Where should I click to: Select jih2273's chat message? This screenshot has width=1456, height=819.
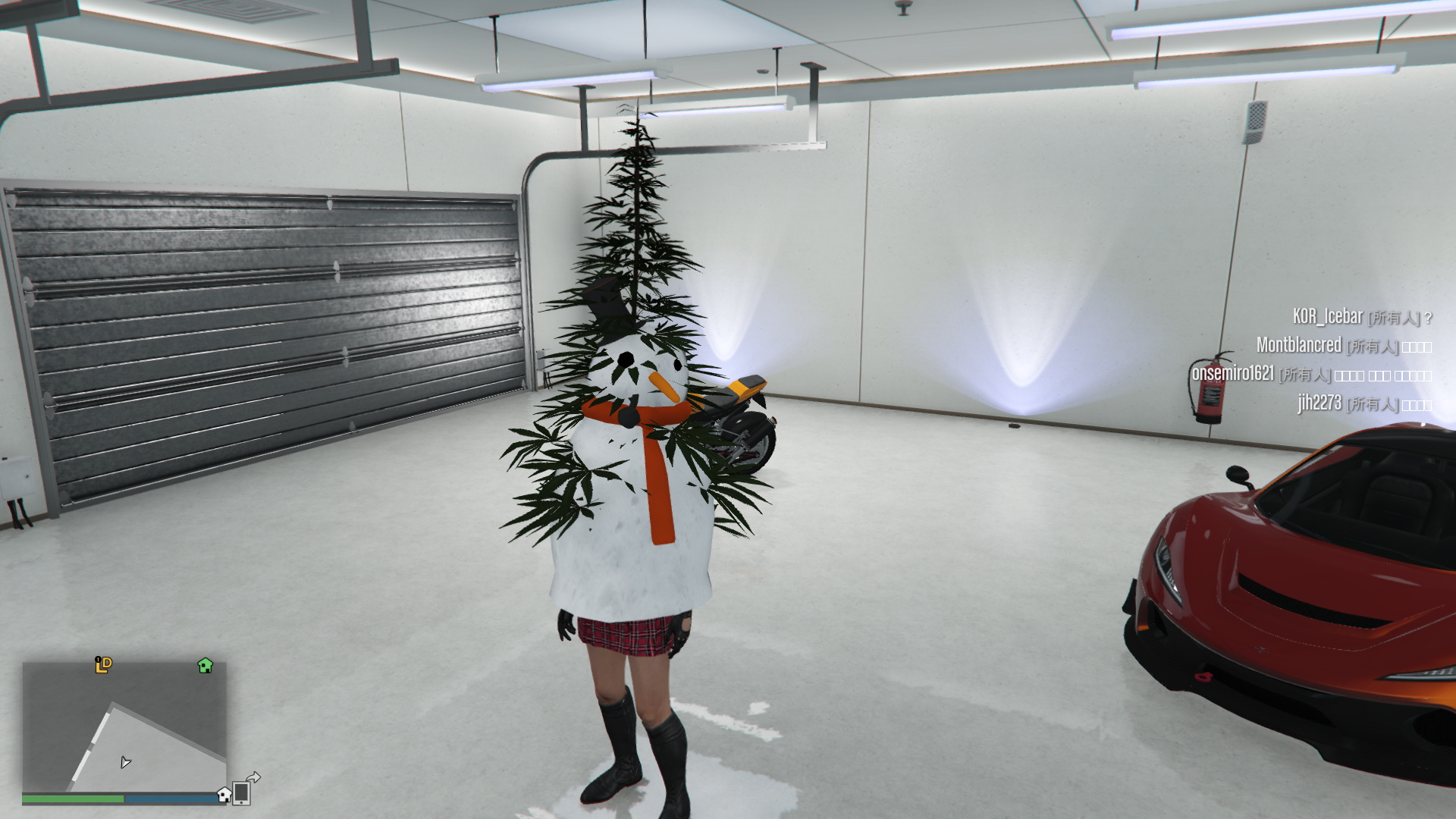1363,403
